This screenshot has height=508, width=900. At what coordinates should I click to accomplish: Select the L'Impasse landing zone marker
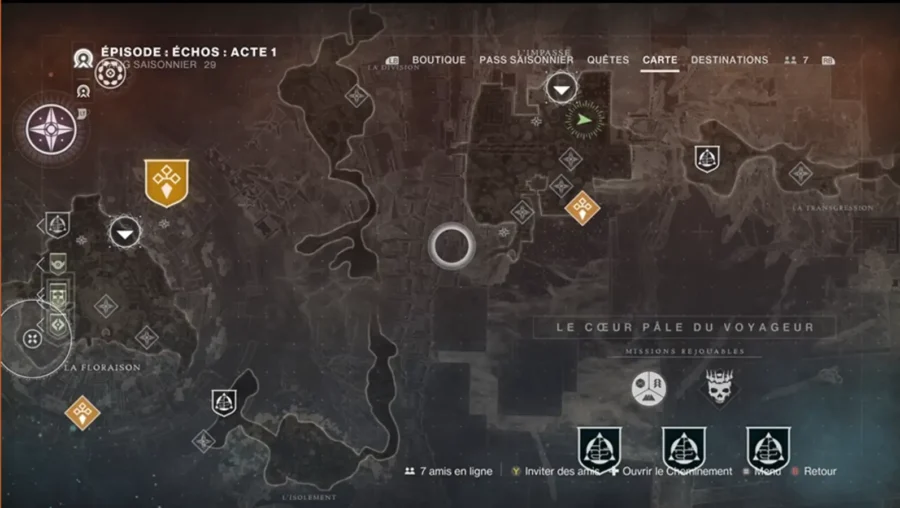tap(562, 90)
